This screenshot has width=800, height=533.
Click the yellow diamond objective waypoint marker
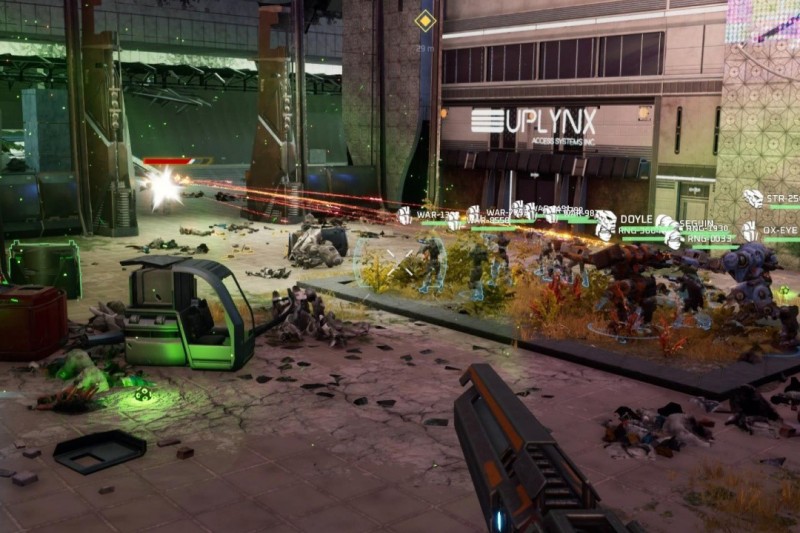tap(426, 20)
